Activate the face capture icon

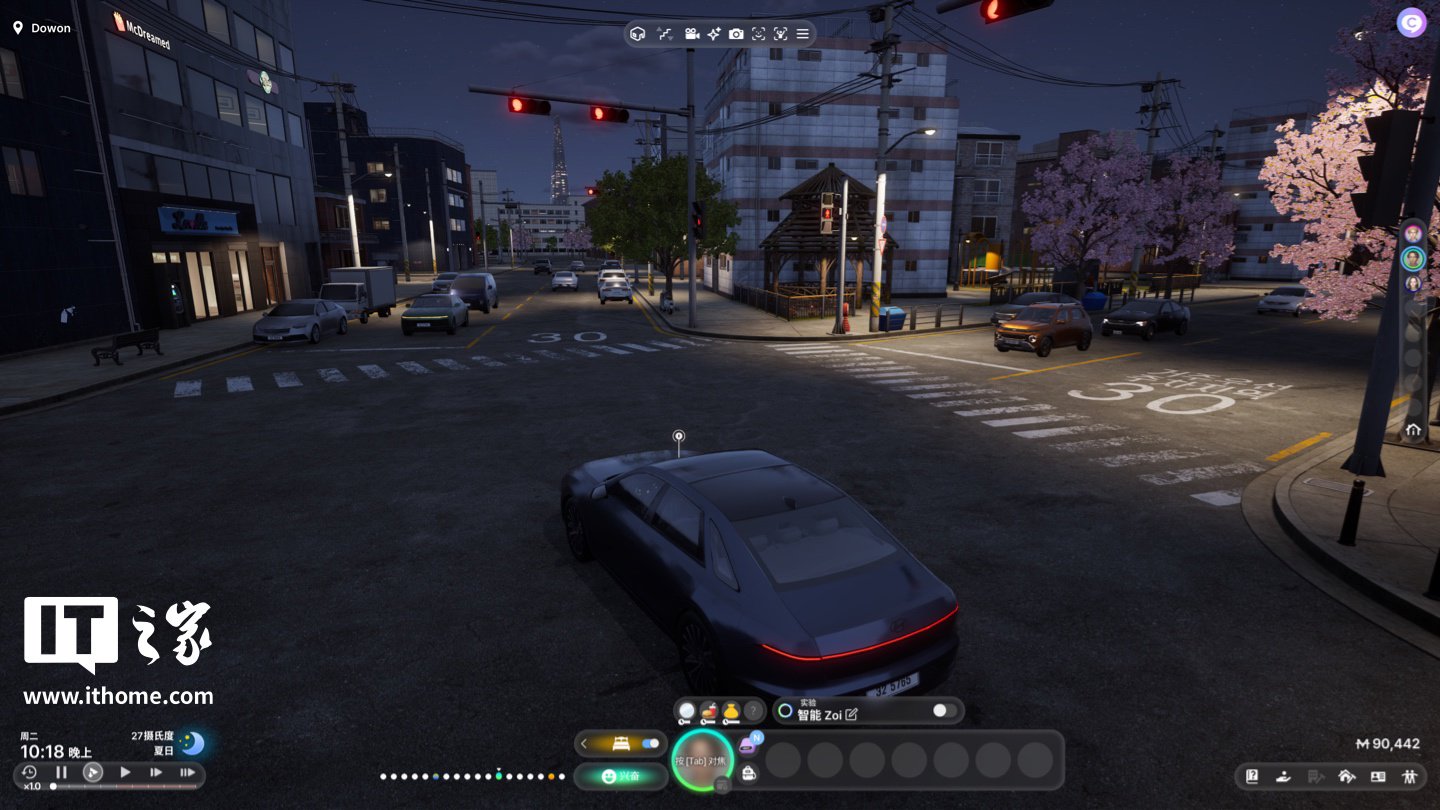[759, 34]
